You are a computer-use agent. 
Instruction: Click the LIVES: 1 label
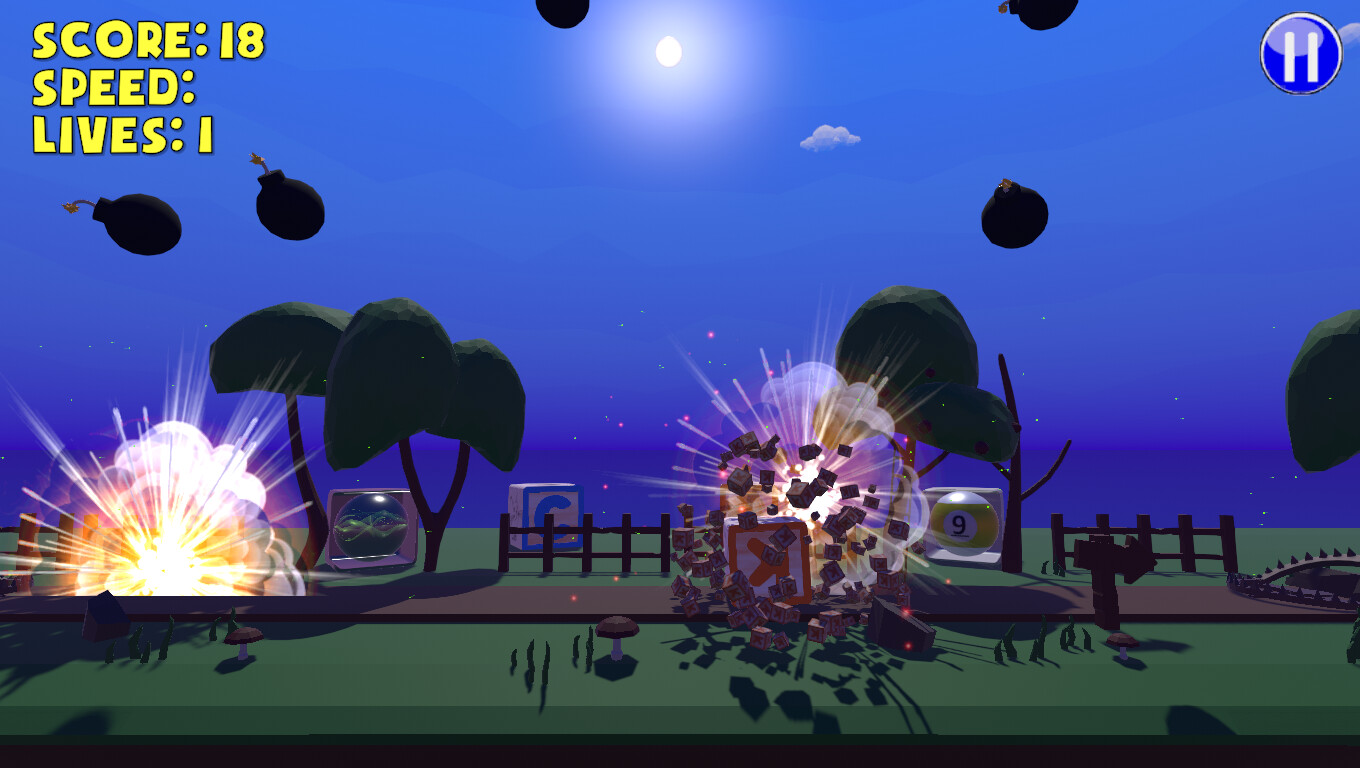tap(124, 131)
